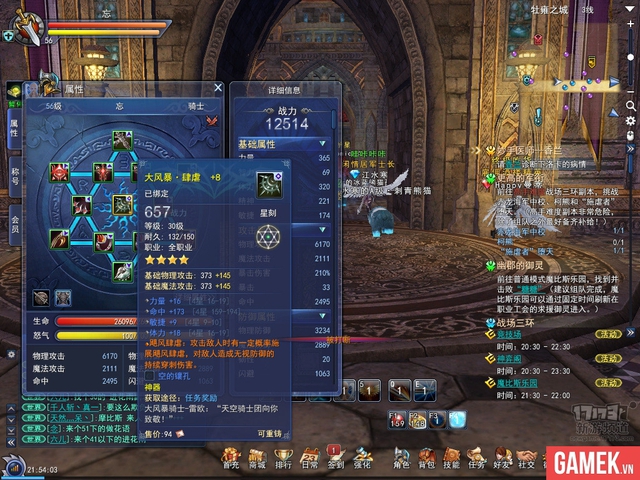Open the 背包 backpack
Viewport: 640px width, 480px height.
coord(426,455)
